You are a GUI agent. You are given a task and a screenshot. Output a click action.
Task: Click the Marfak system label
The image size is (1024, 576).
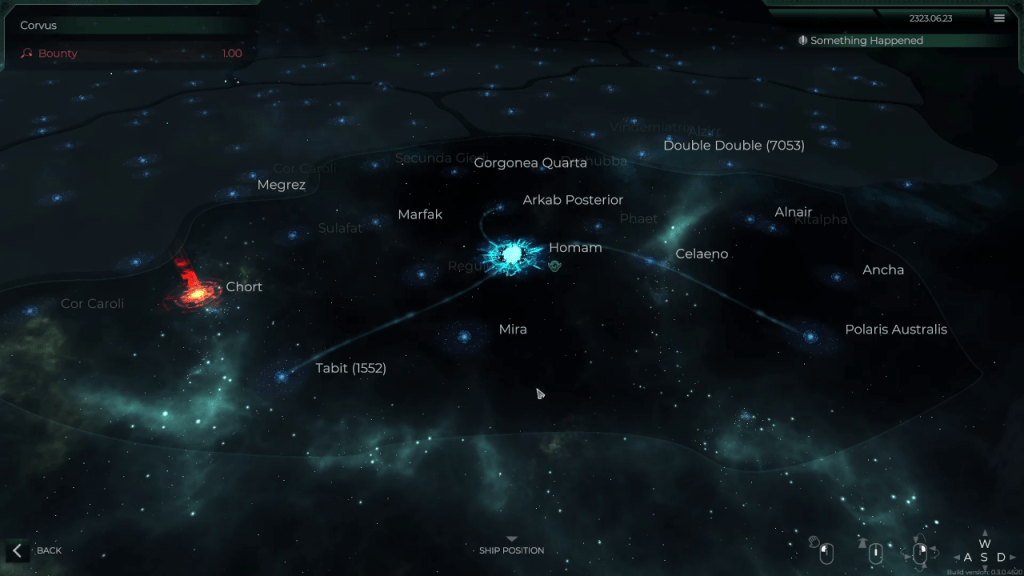point(420,214)
